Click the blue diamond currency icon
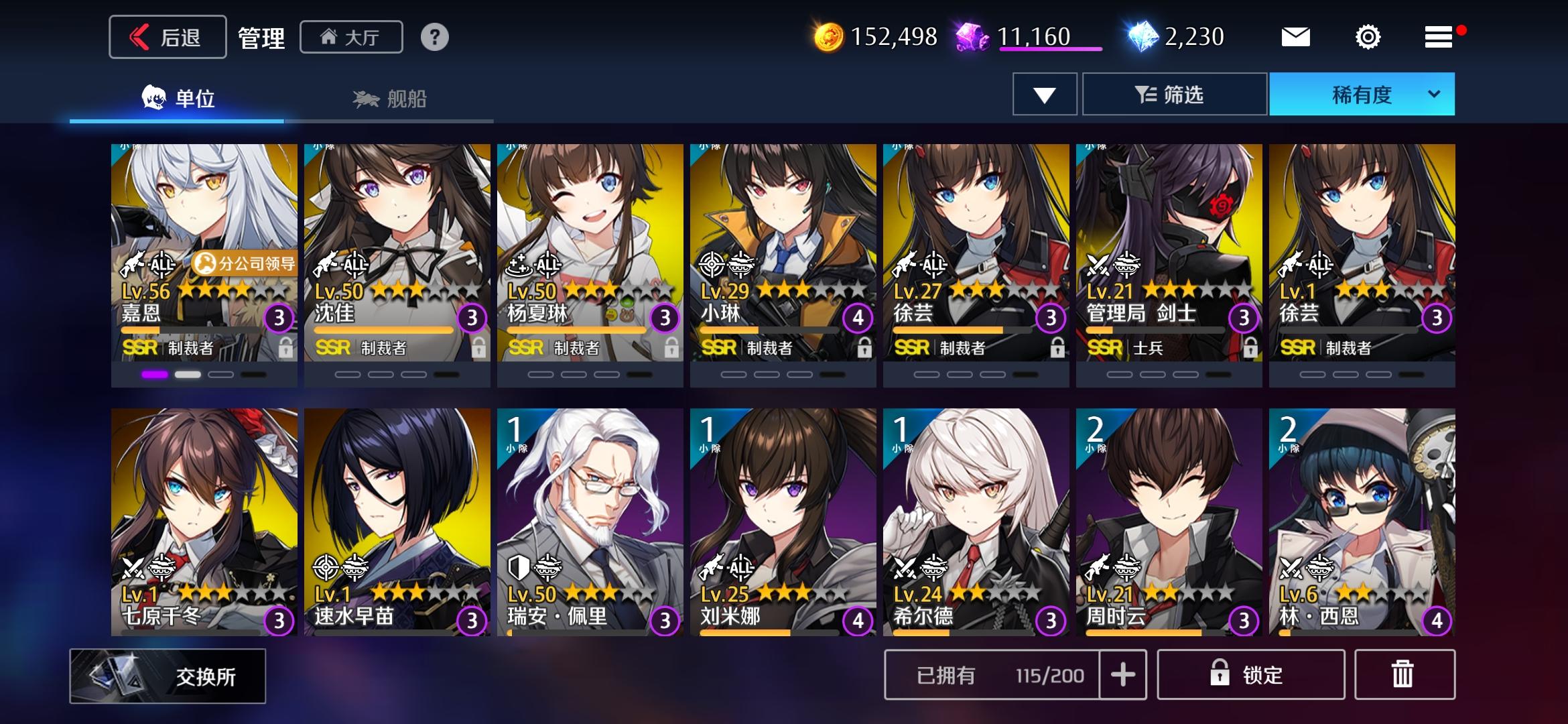Viewport: 1568px width, 724px height. 1143,37
